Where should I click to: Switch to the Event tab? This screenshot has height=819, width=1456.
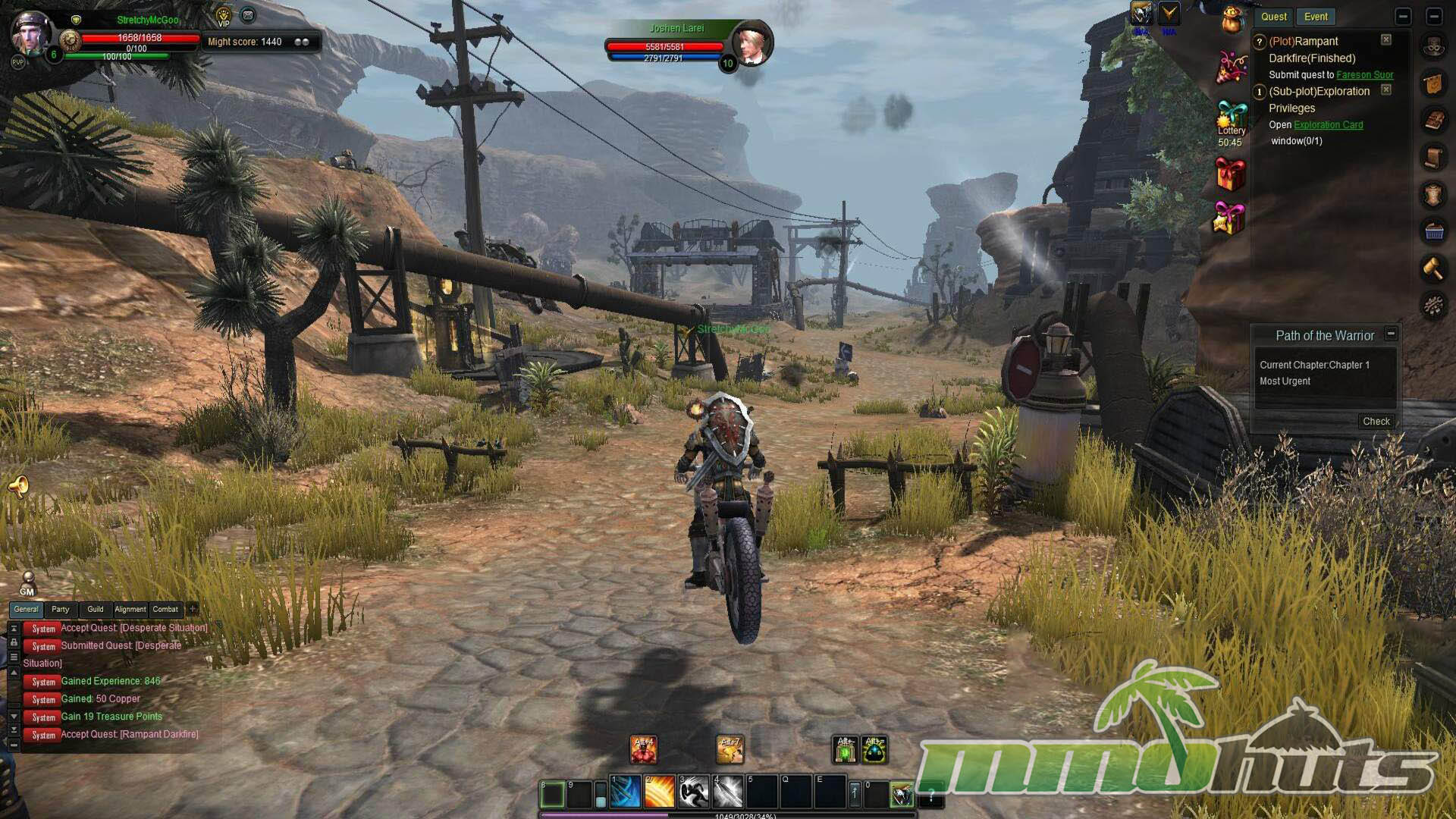coord(1316,17)
